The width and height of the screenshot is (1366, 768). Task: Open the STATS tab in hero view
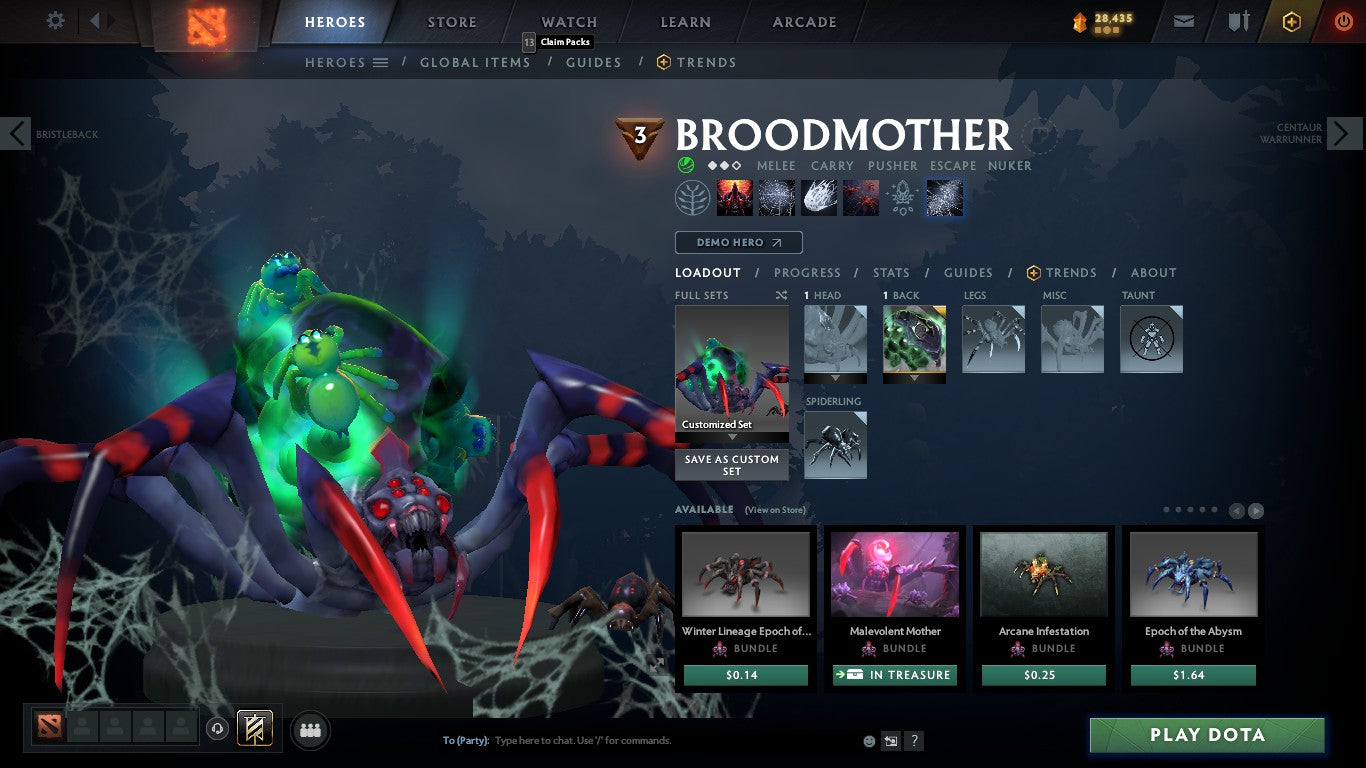(x=890, y=272)
